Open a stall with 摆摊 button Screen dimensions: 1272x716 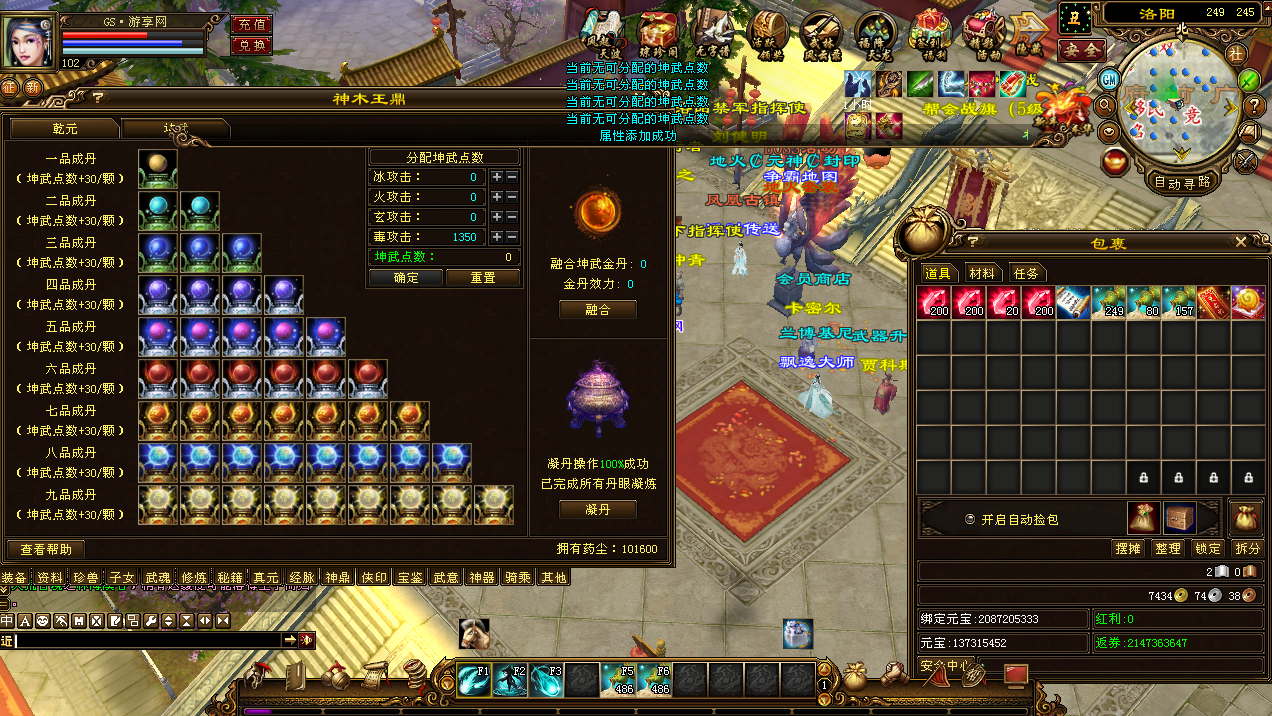(1127, 549)
